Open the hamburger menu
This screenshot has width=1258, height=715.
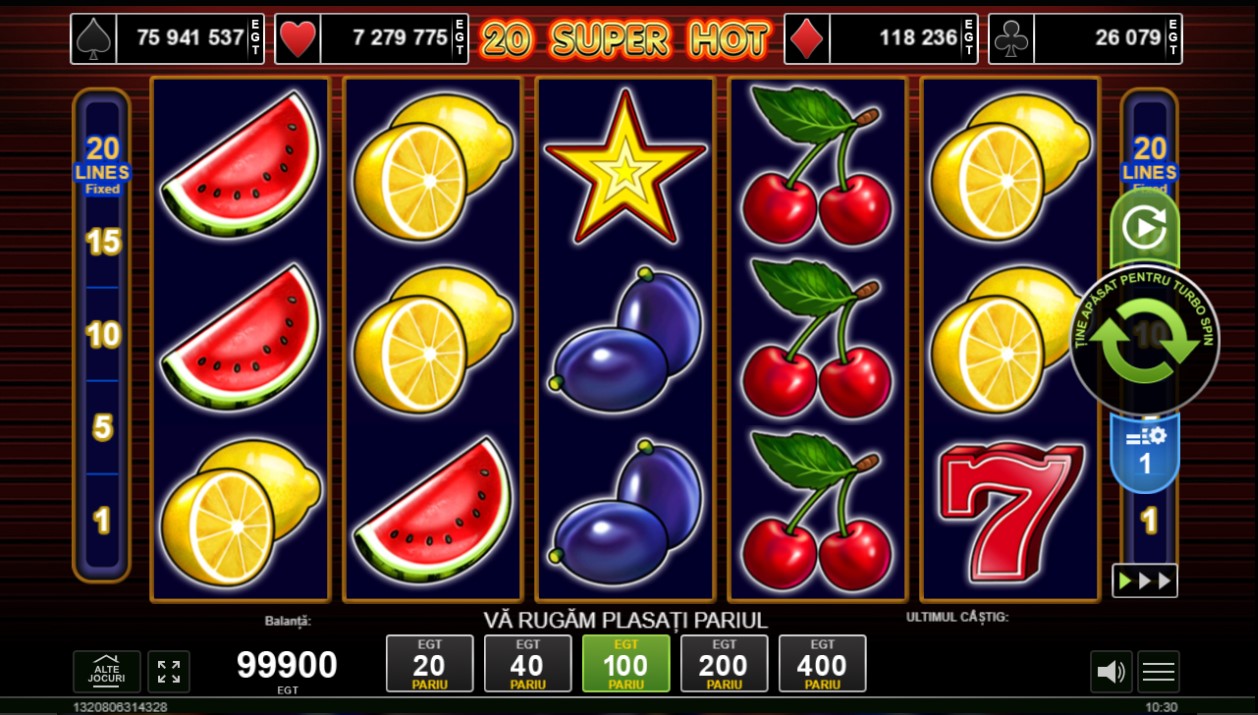[x=1158, y=672]
